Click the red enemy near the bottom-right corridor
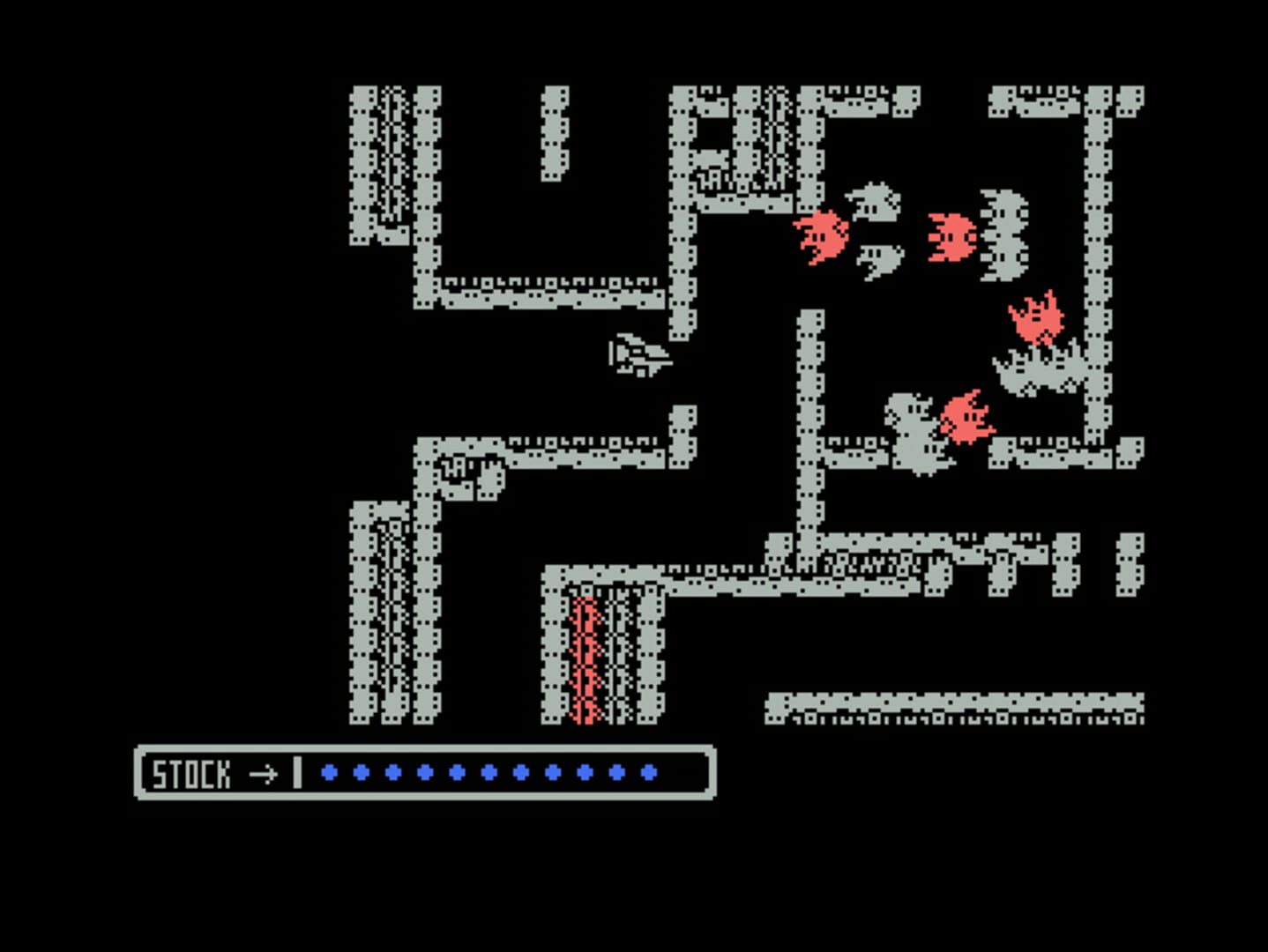The image size is (1268, 952). [968, 419]
